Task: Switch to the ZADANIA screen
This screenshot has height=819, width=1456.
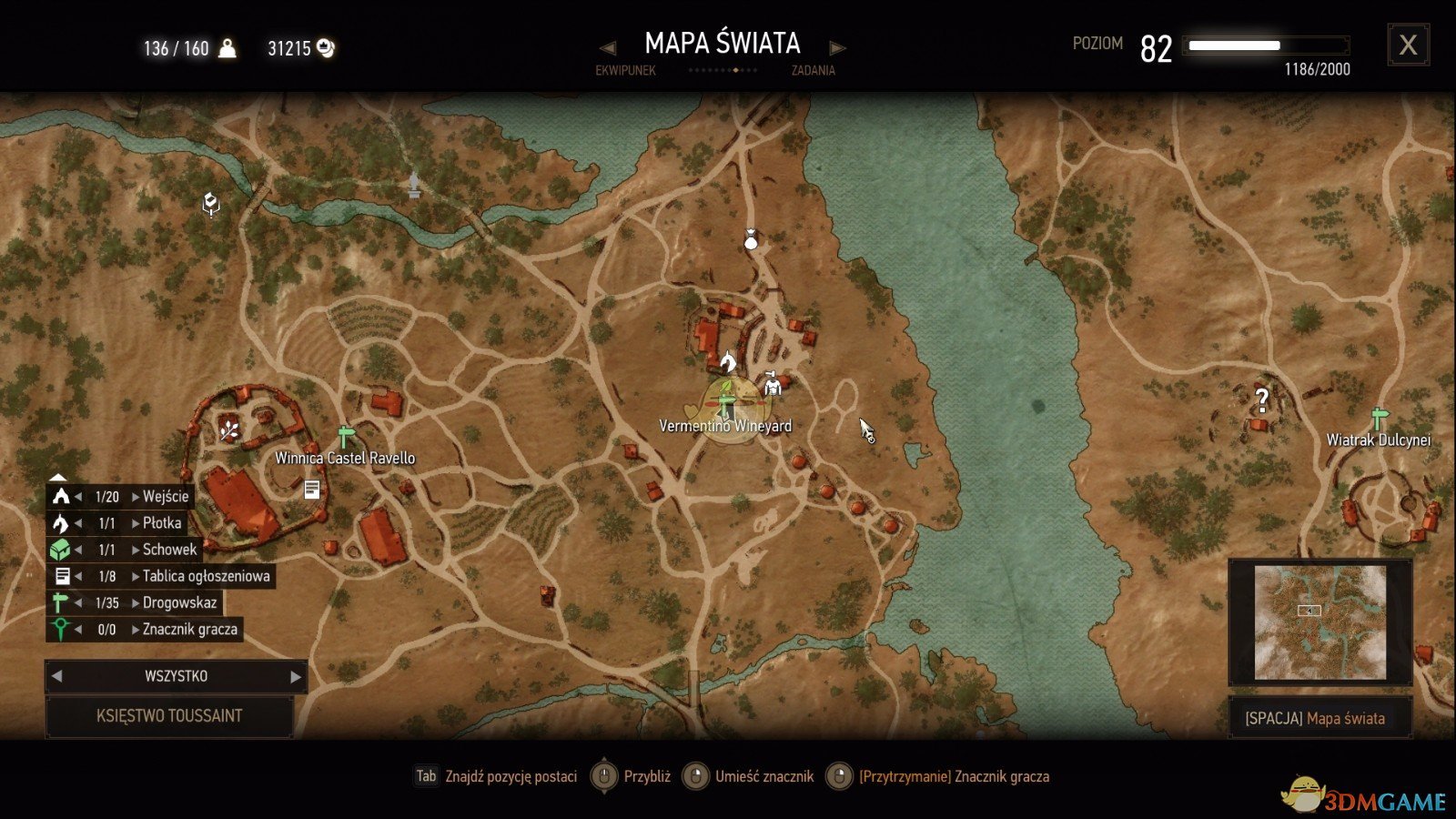Action: pos(811,71)
